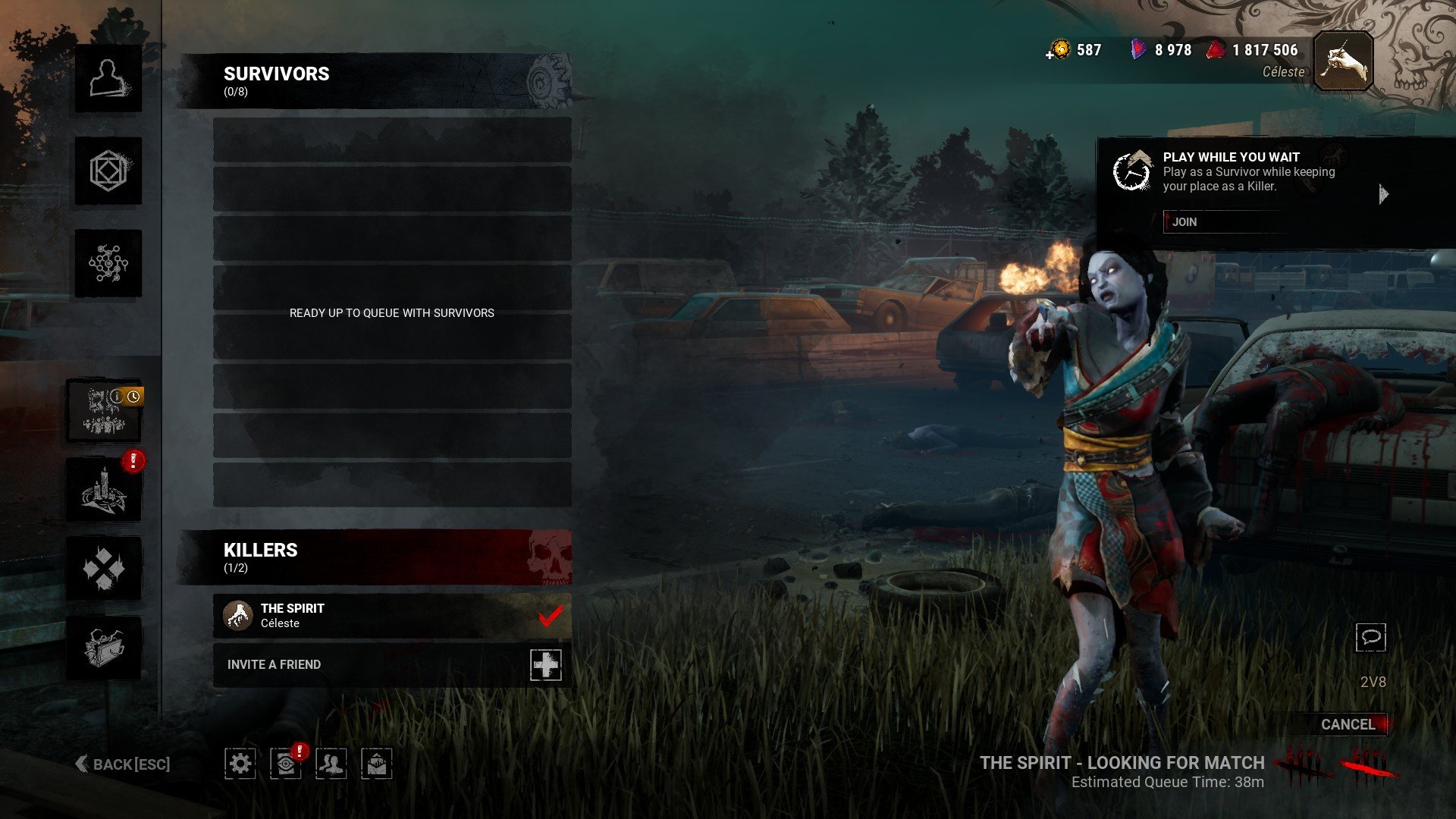This screenshot has width=1456, height=819.
Task: Select the 2v8 game mode tile
Action: point(104,411)
